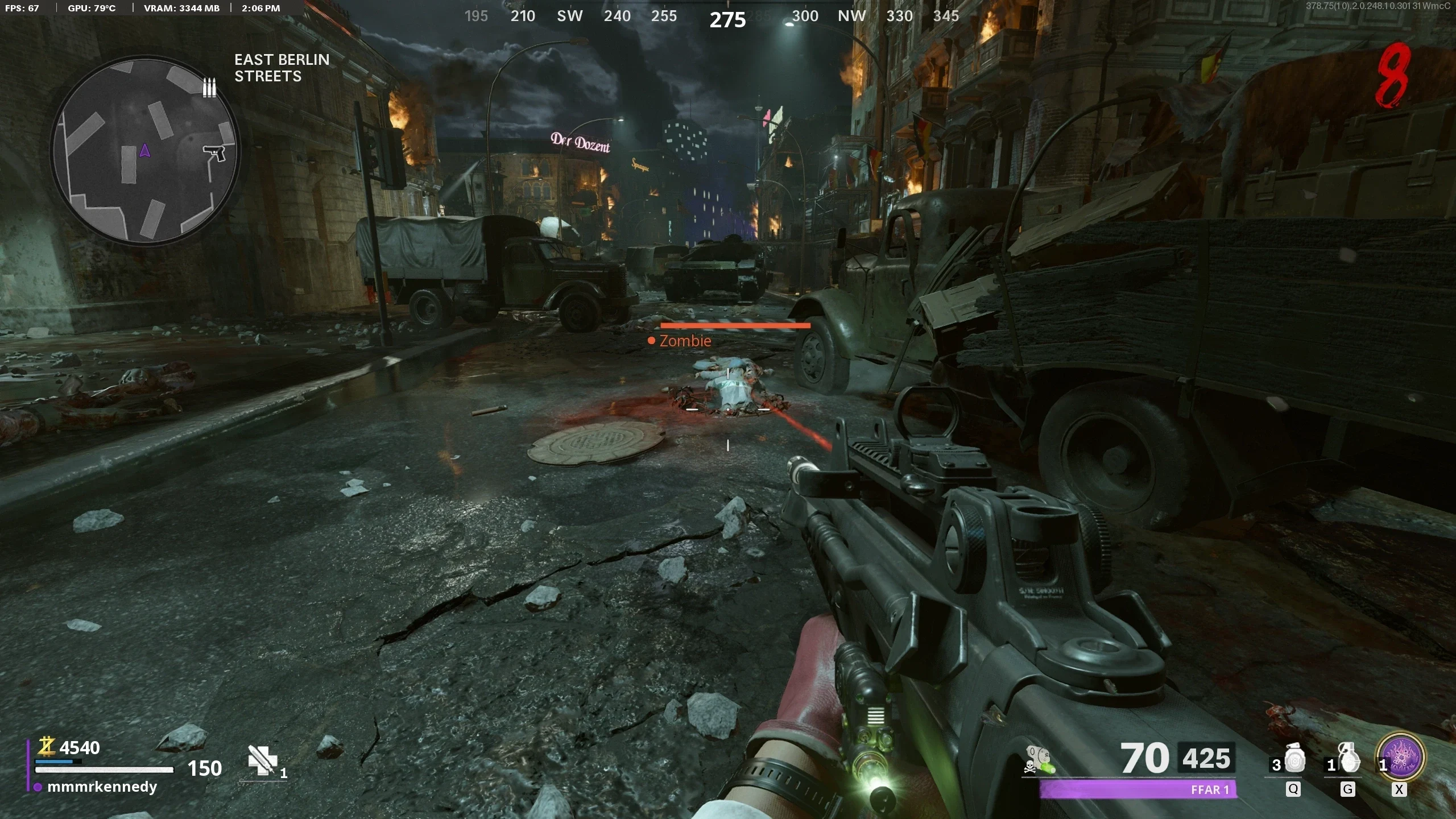This screenshot has width=1456, height=819.
Task: Click the ammo bullets marker on minimap edge
Action: (209, 88)
